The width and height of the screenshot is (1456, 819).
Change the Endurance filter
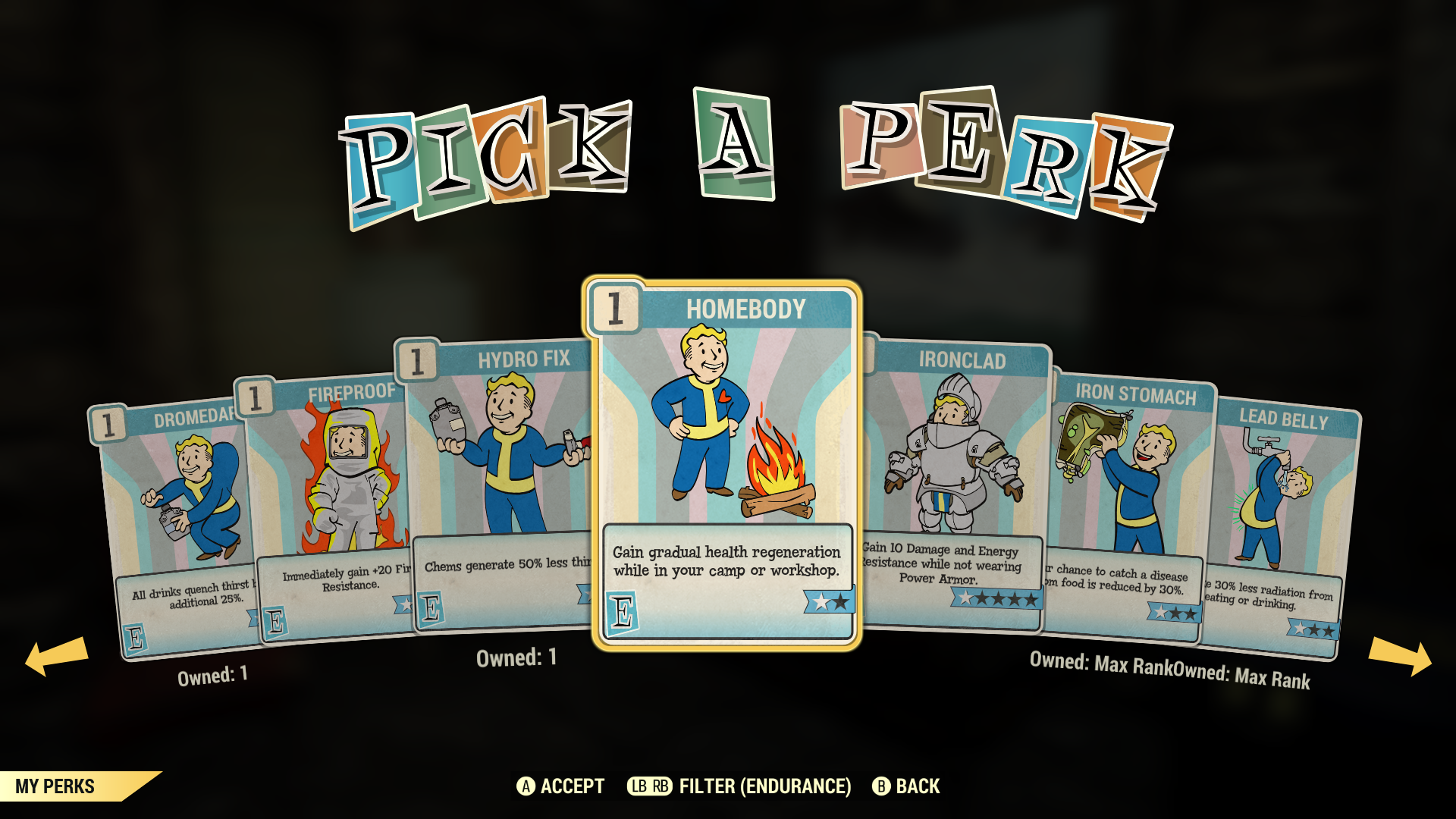pos(739,786)
